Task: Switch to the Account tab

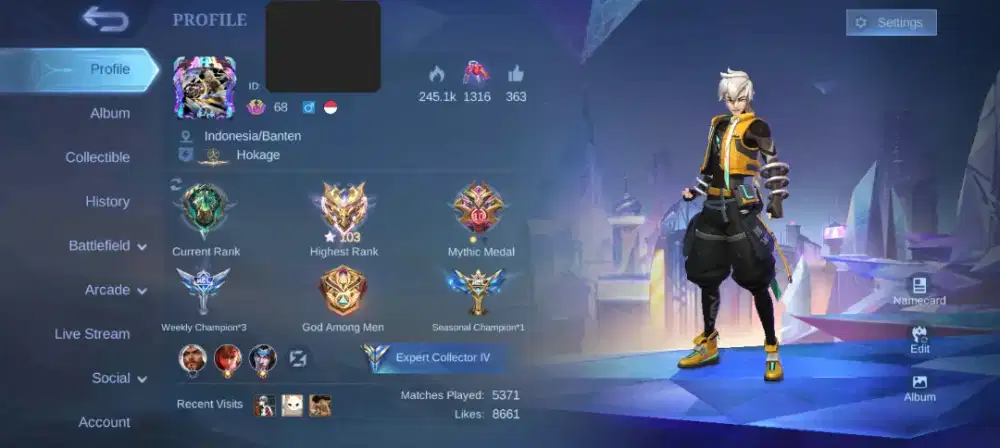Action: [104, 422]
